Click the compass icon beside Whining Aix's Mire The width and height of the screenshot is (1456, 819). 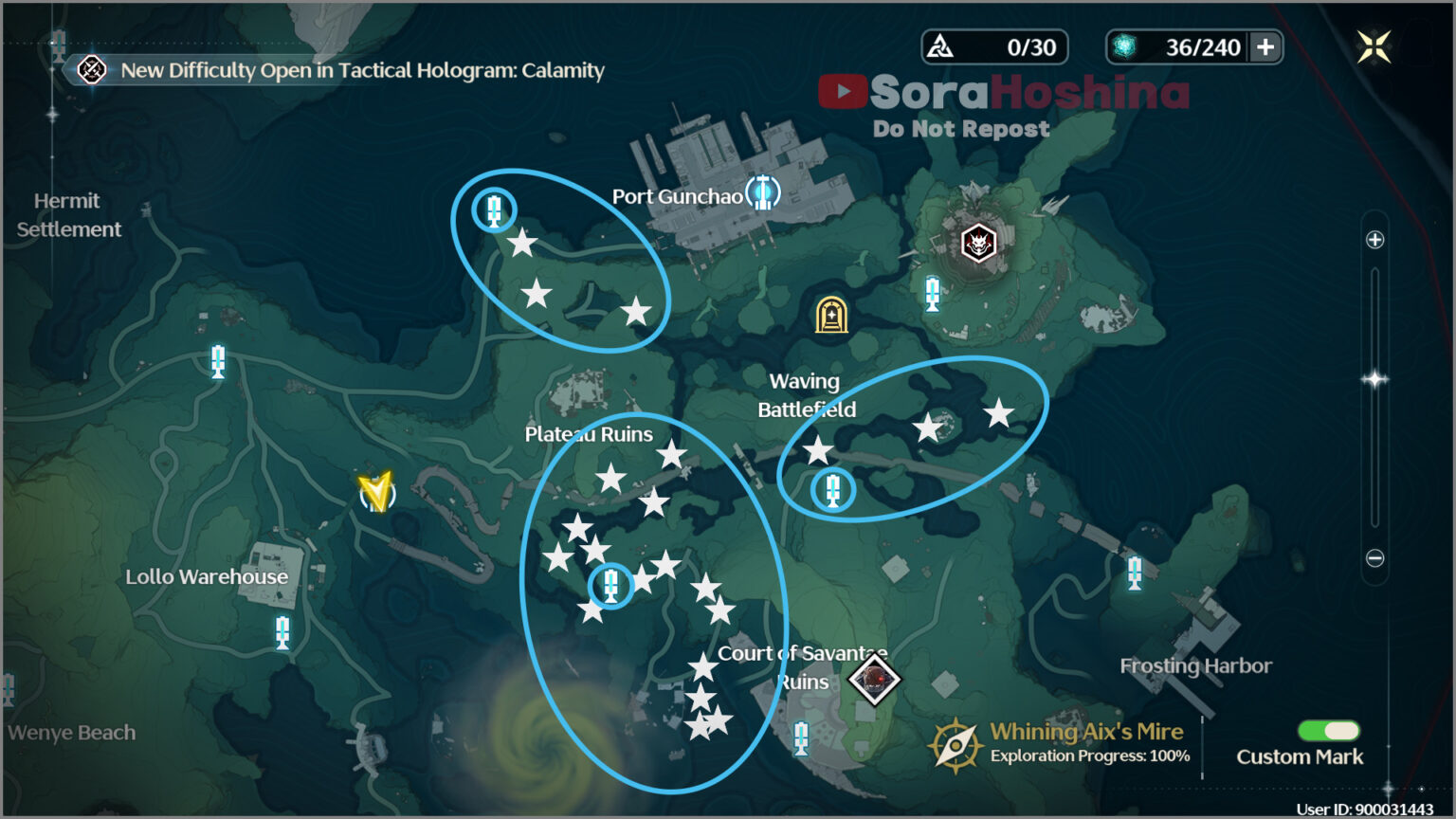coord(955,744)
